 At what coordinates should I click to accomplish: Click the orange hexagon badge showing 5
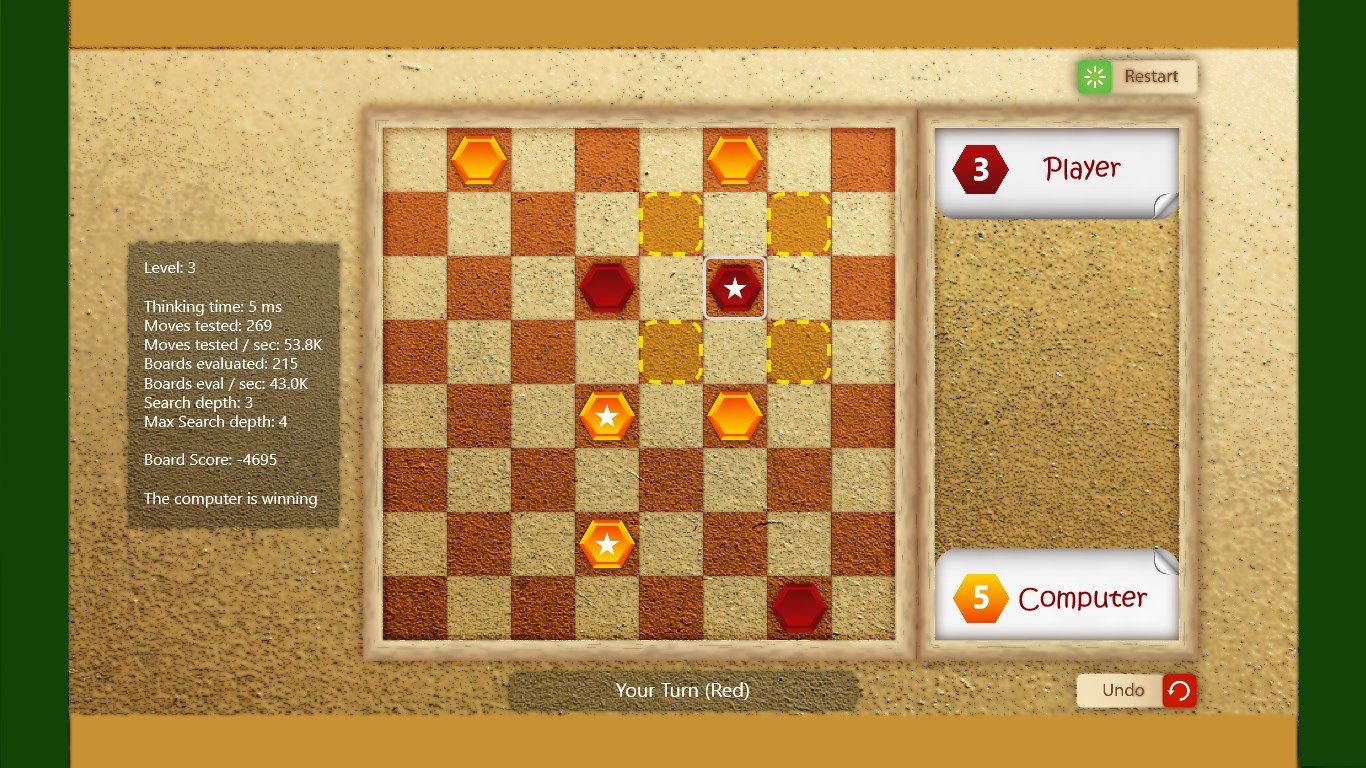point(981,597)
